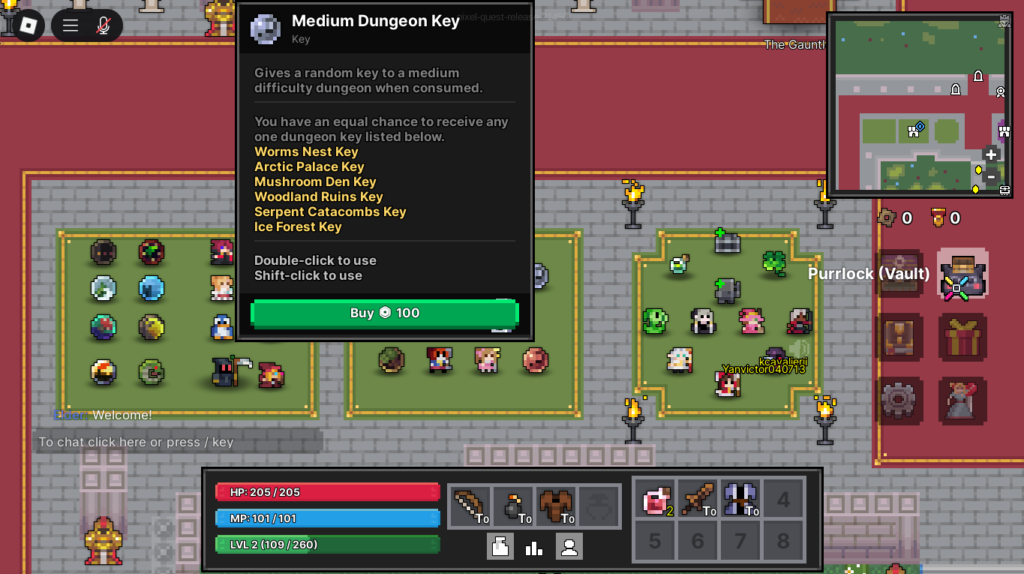Open the character with heart menu

(x=962, y=400)
